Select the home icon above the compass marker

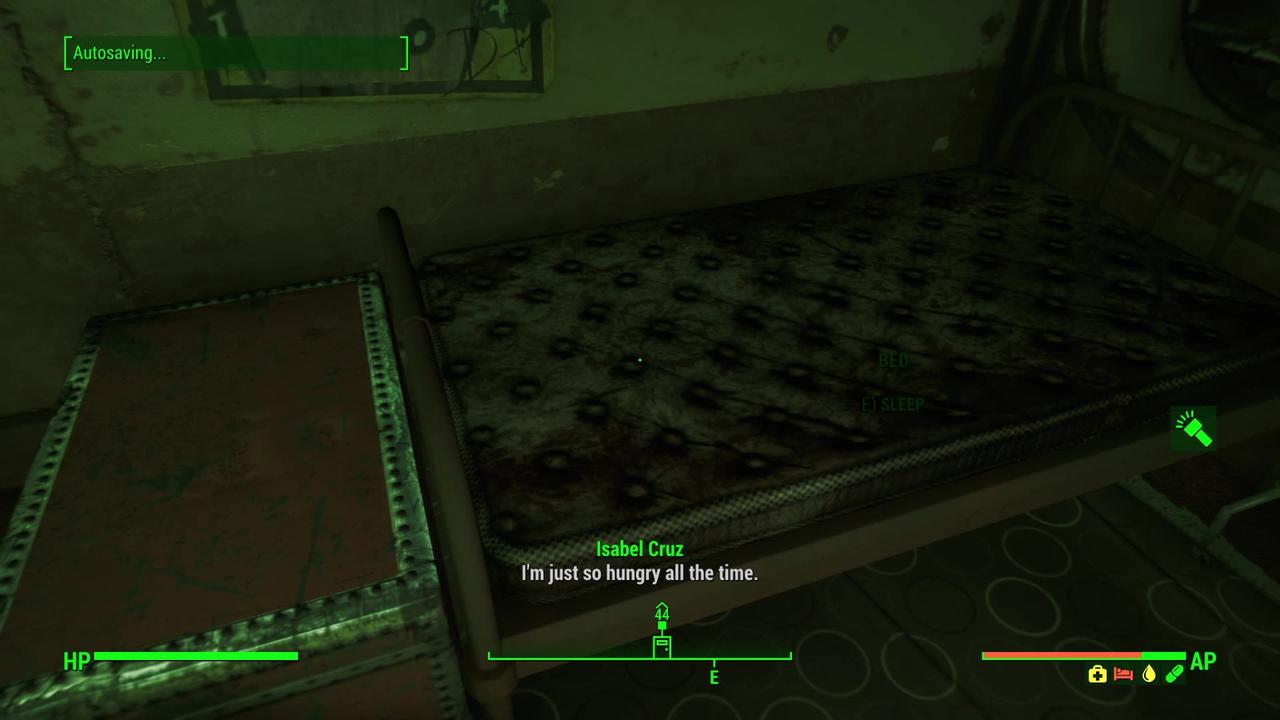click(x=662, y=606)
